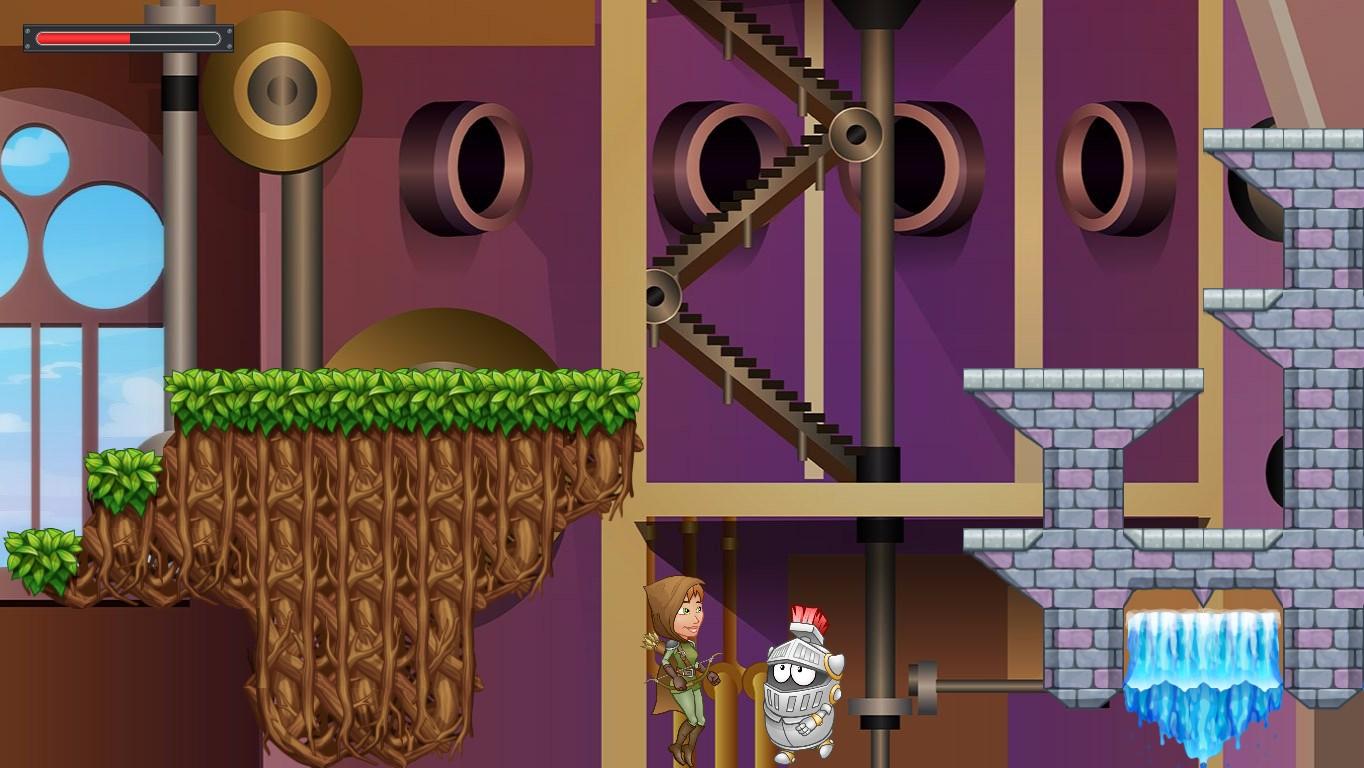Click the upper brass hub on the staircase
1364x768 pixels.
(855, 133)
